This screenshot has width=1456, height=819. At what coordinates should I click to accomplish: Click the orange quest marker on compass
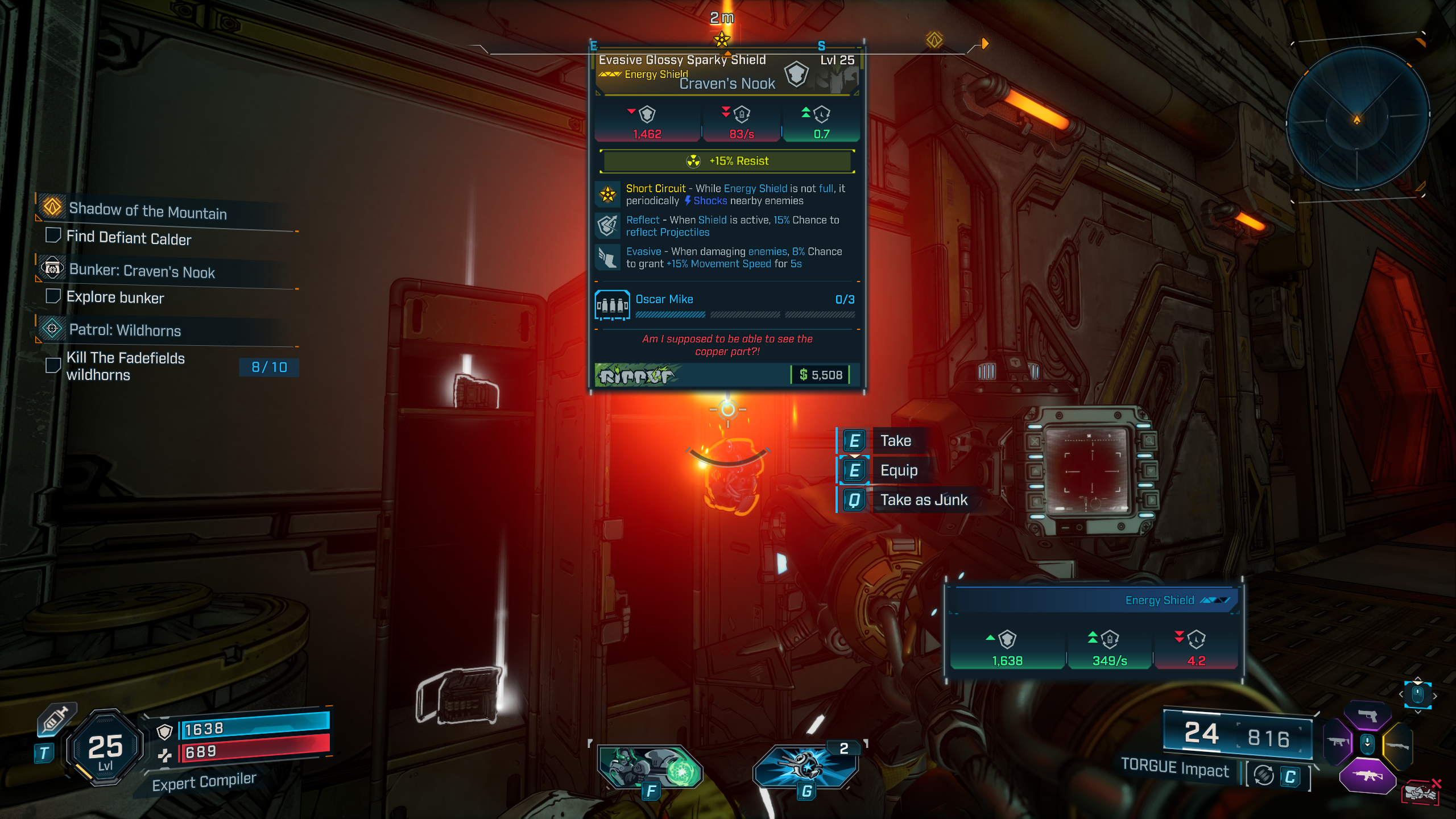[934, 40]
